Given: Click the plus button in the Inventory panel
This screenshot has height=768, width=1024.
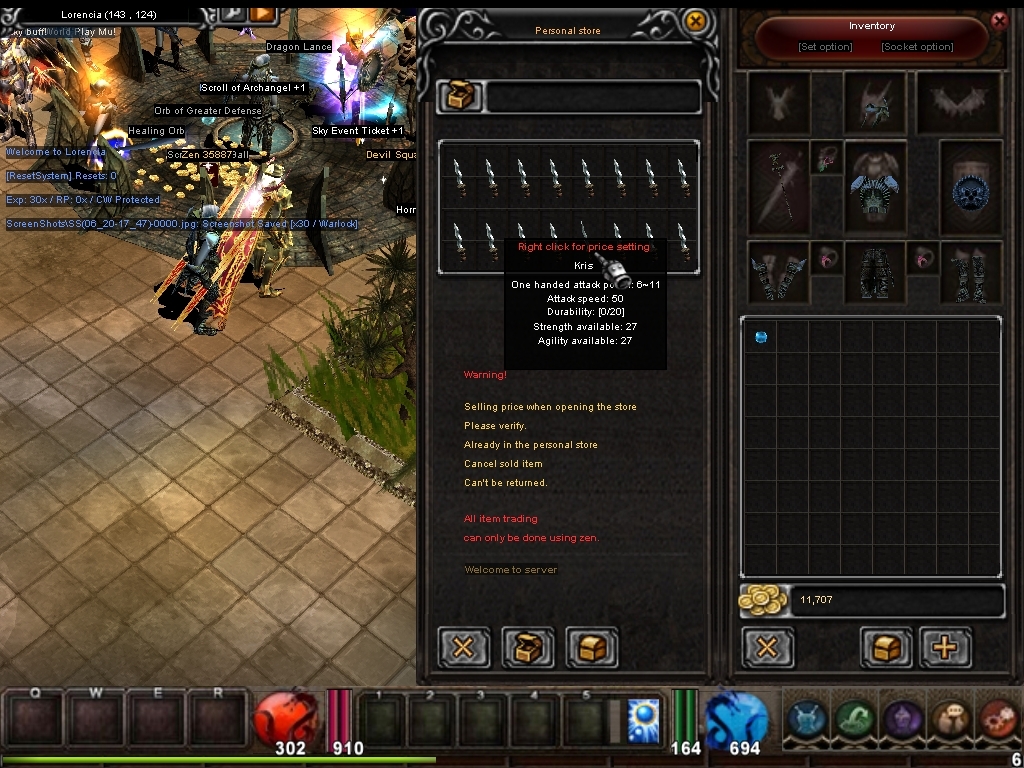Looking at the screenshot, I should (x=944, y=647).
